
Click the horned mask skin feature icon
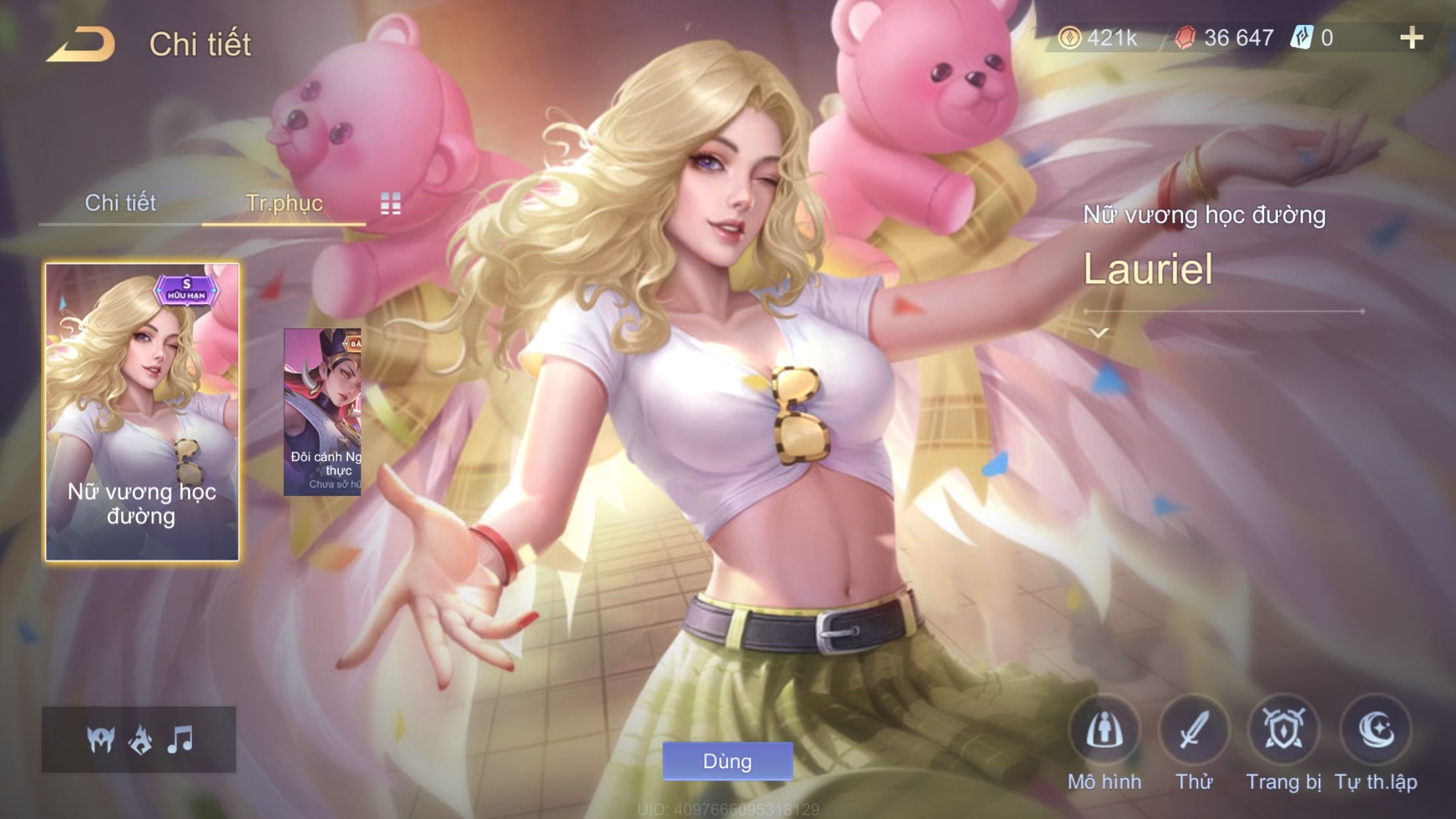coord(101,739)
